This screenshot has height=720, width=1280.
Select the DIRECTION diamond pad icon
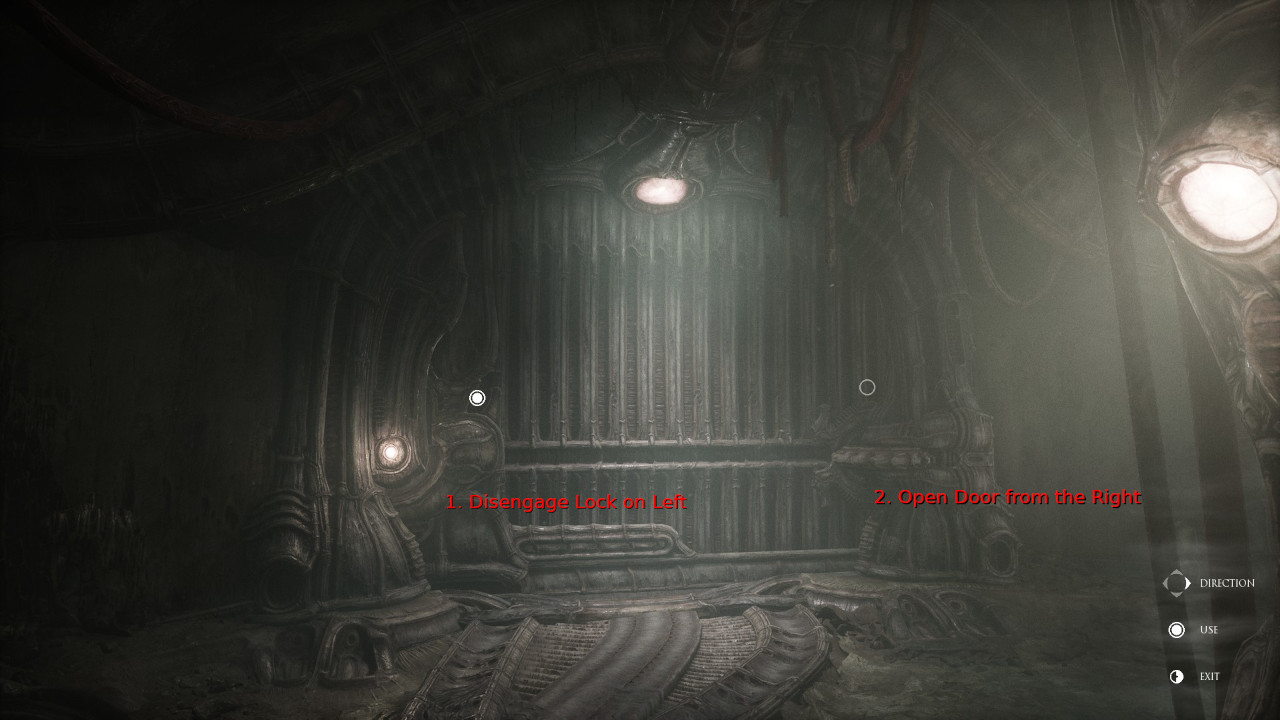[1177, 583]
